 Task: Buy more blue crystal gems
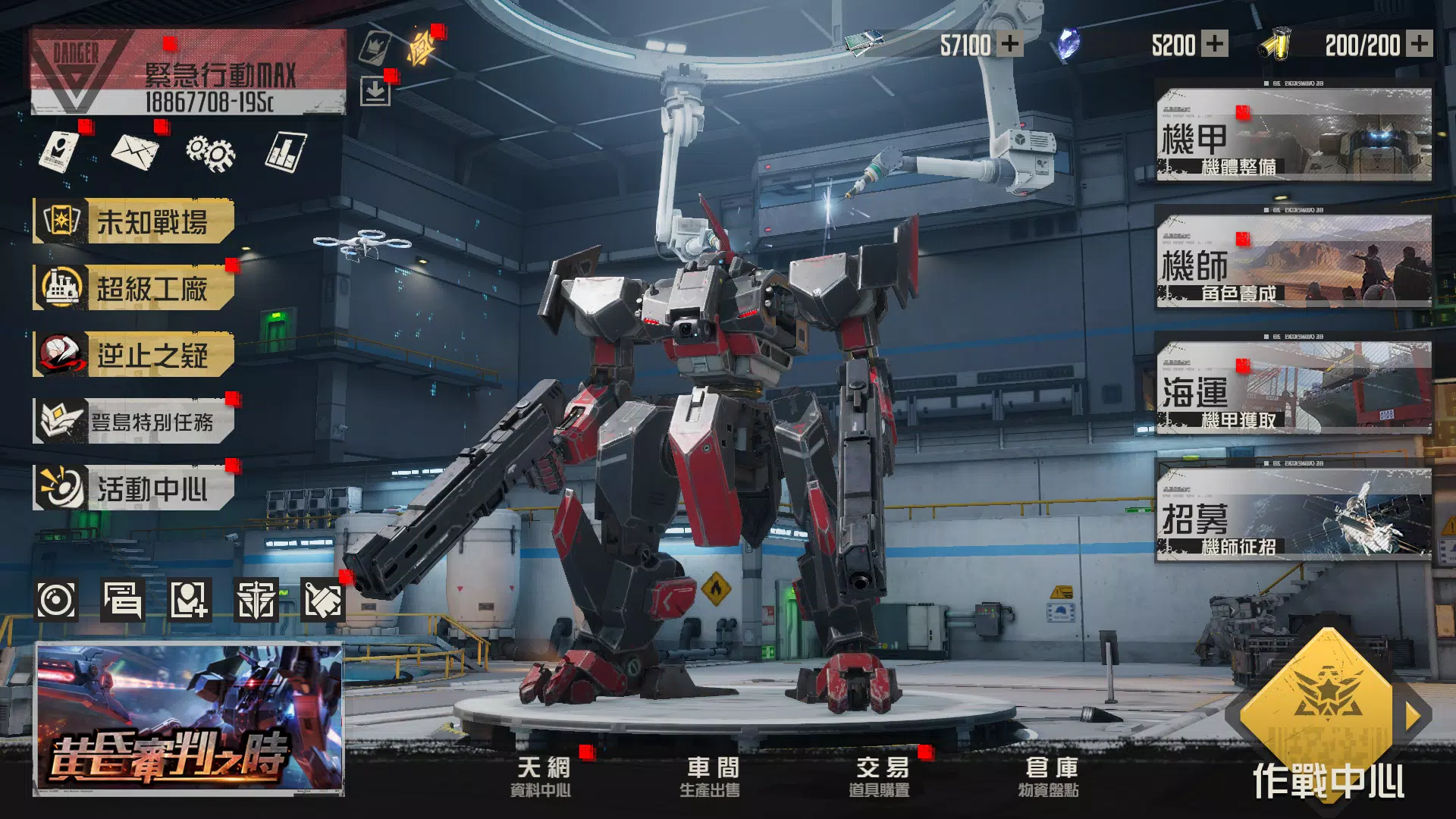click(x=1215, y=44)
